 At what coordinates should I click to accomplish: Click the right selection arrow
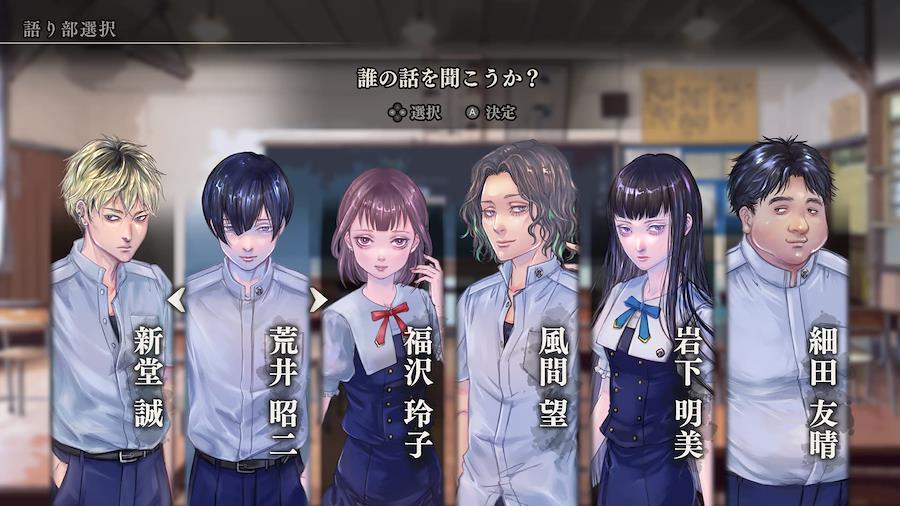[319, 298]
